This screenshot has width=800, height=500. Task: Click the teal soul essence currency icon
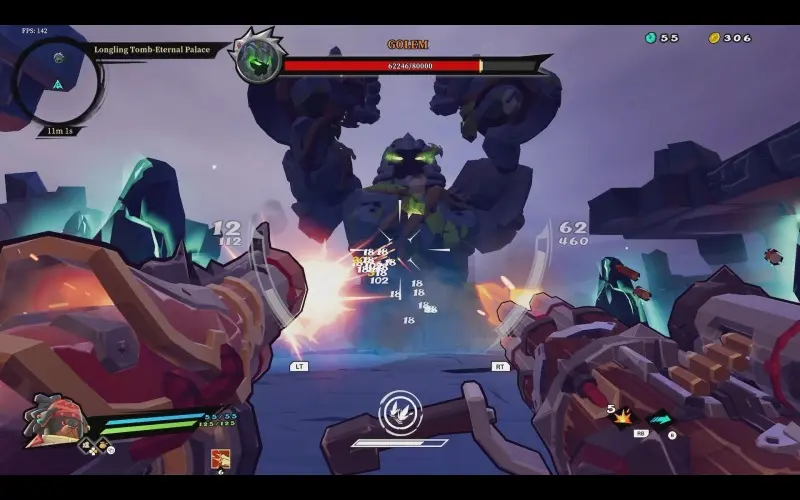point(650,38)
